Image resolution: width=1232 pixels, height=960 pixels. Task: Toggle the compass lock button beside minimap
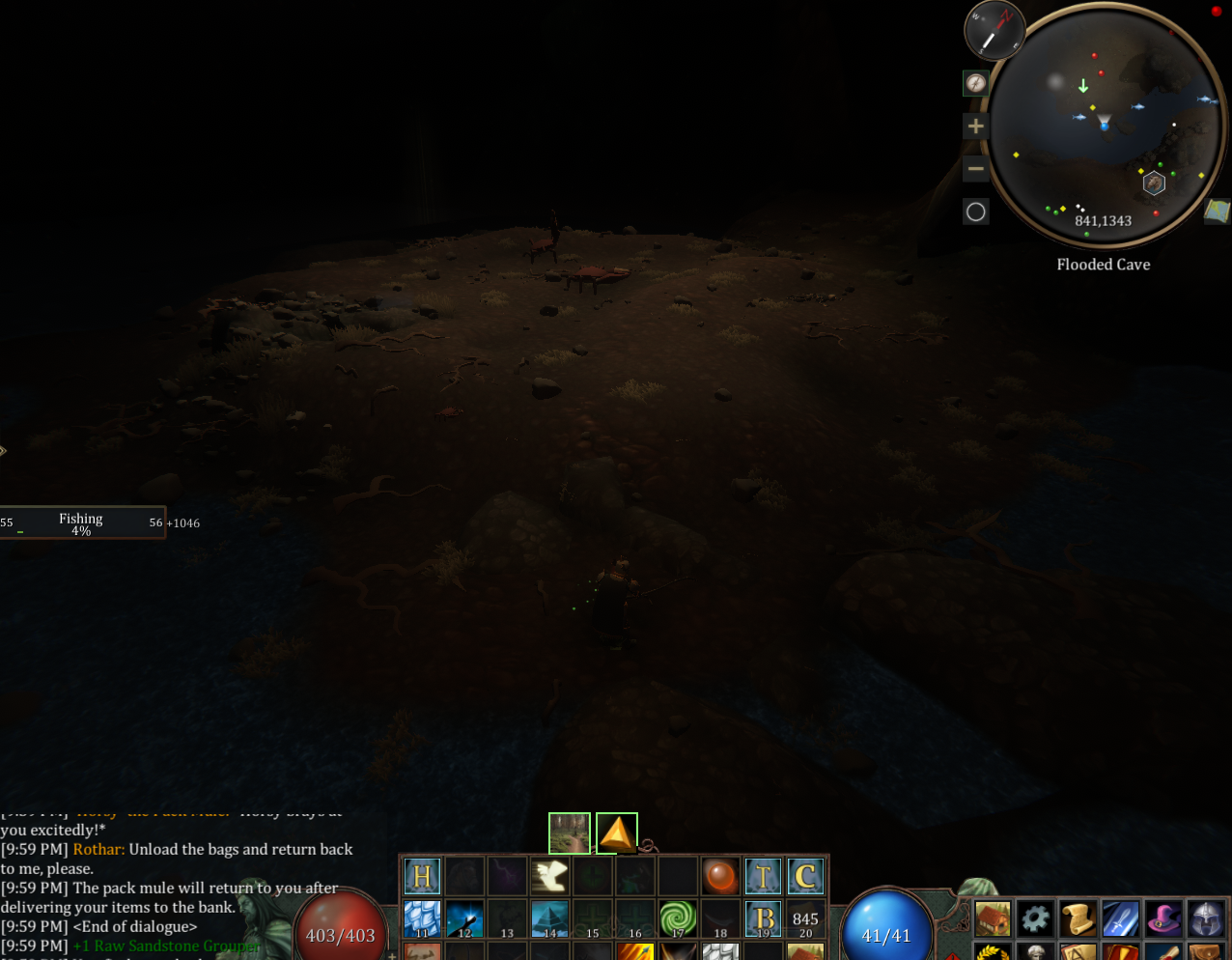pyautogui.click(x=976, y=83)
